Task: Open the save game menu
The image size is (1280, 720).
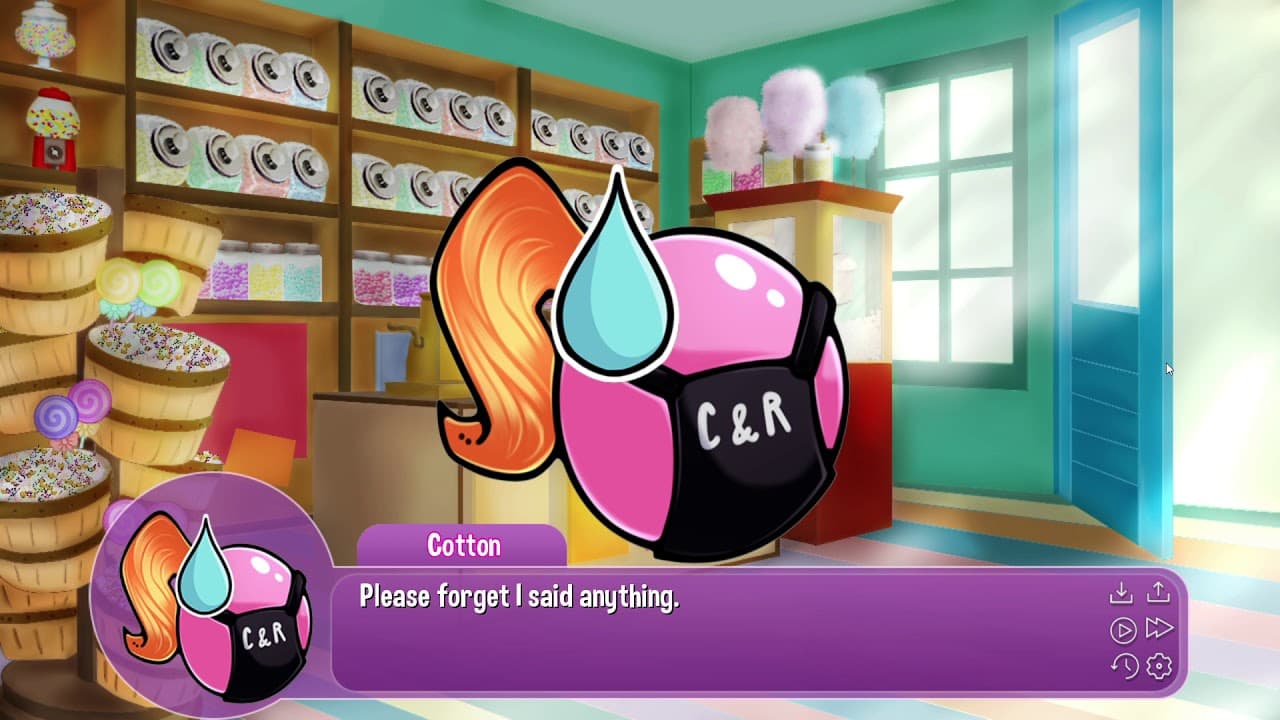Action: [1122, 593]
